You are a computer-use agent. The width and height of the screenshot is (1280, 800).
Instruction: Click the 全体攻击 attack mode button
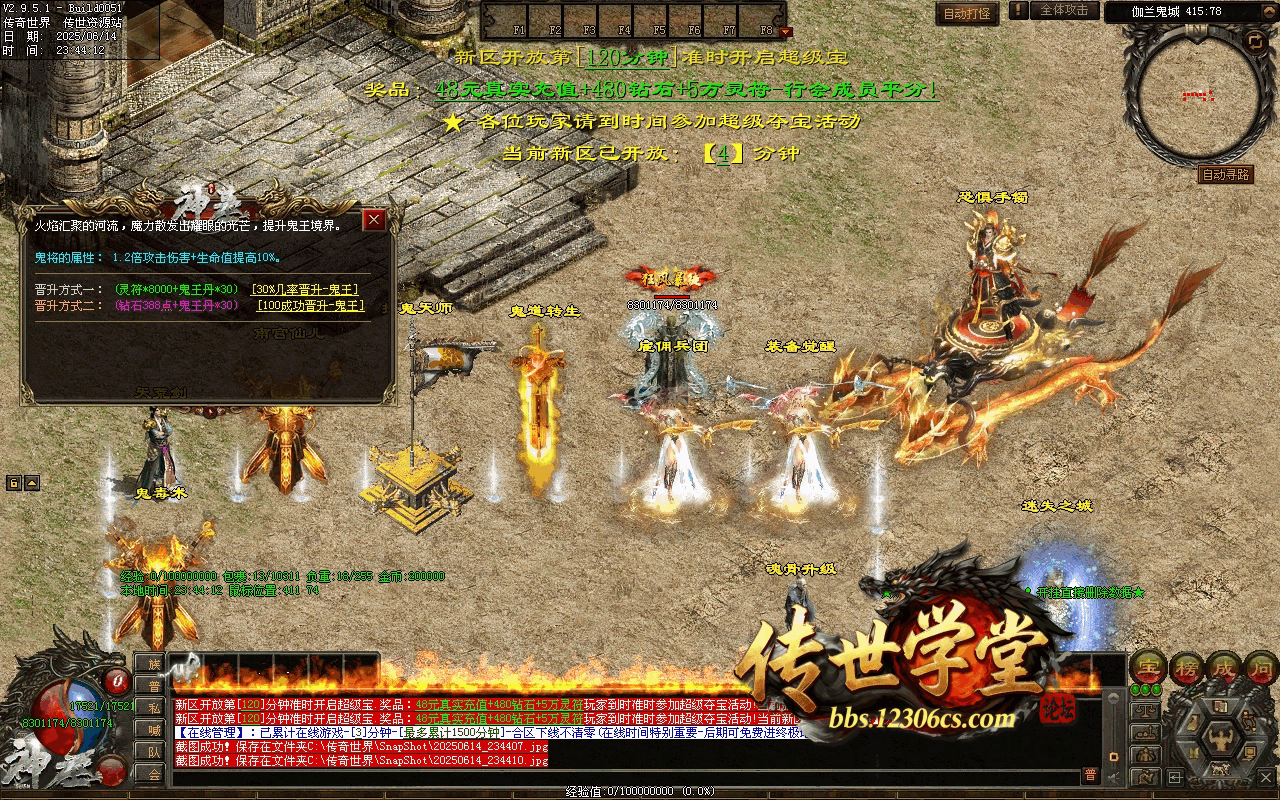[x=1064, y=11]
